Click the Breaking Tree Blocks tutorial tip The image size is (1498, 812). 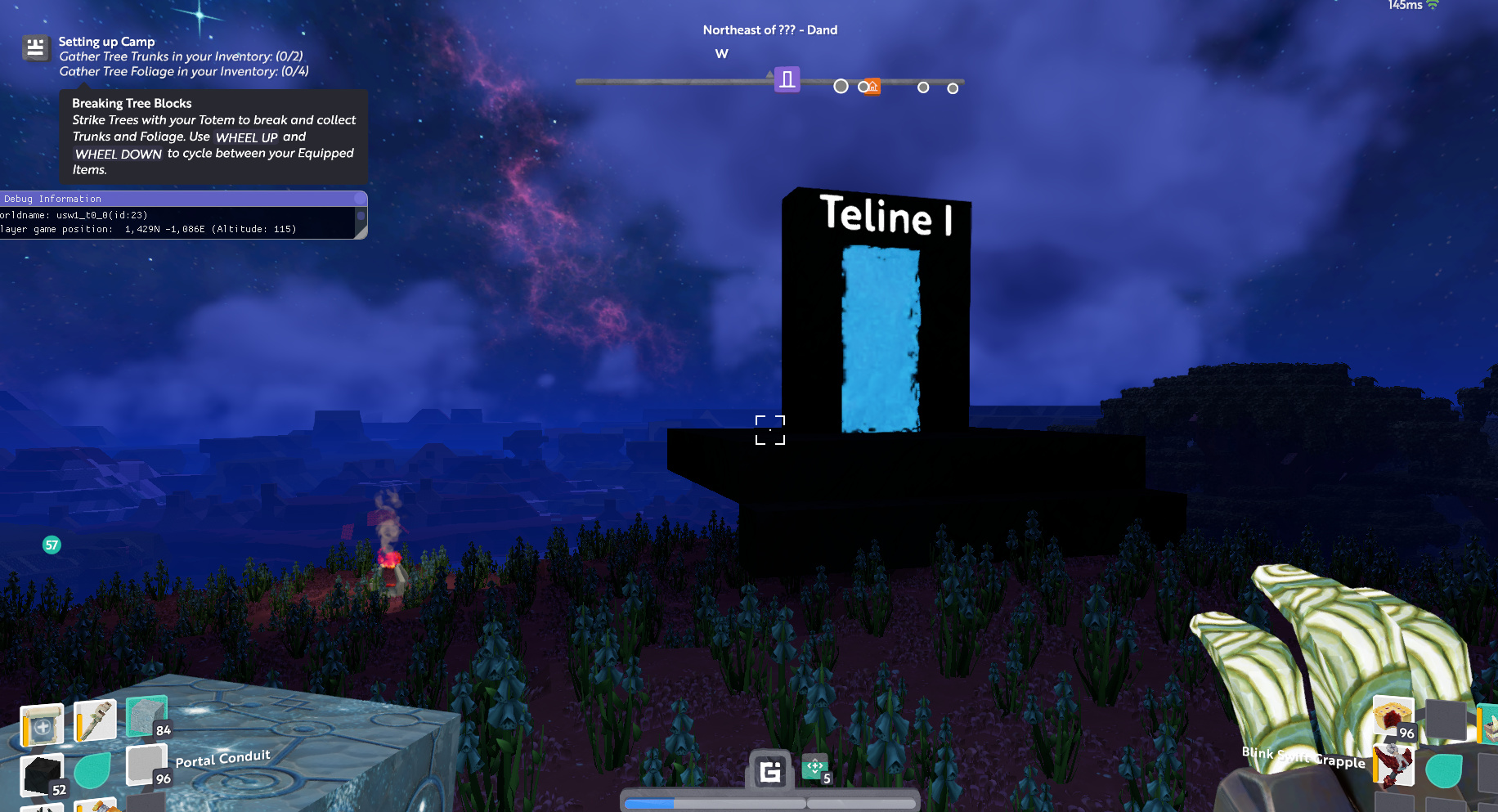point(213,137)
